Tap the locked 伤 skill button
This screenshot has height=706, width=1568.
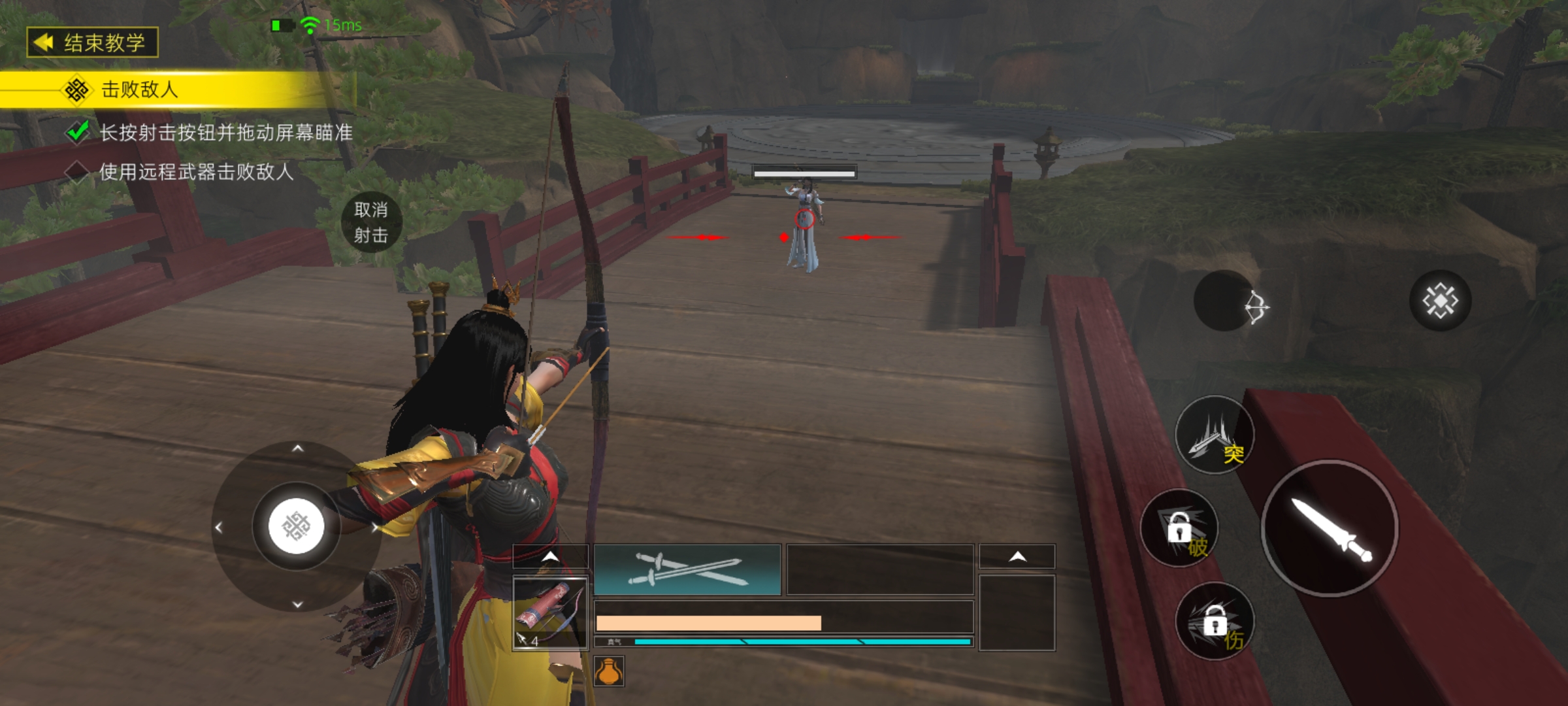pos(1215,622)
